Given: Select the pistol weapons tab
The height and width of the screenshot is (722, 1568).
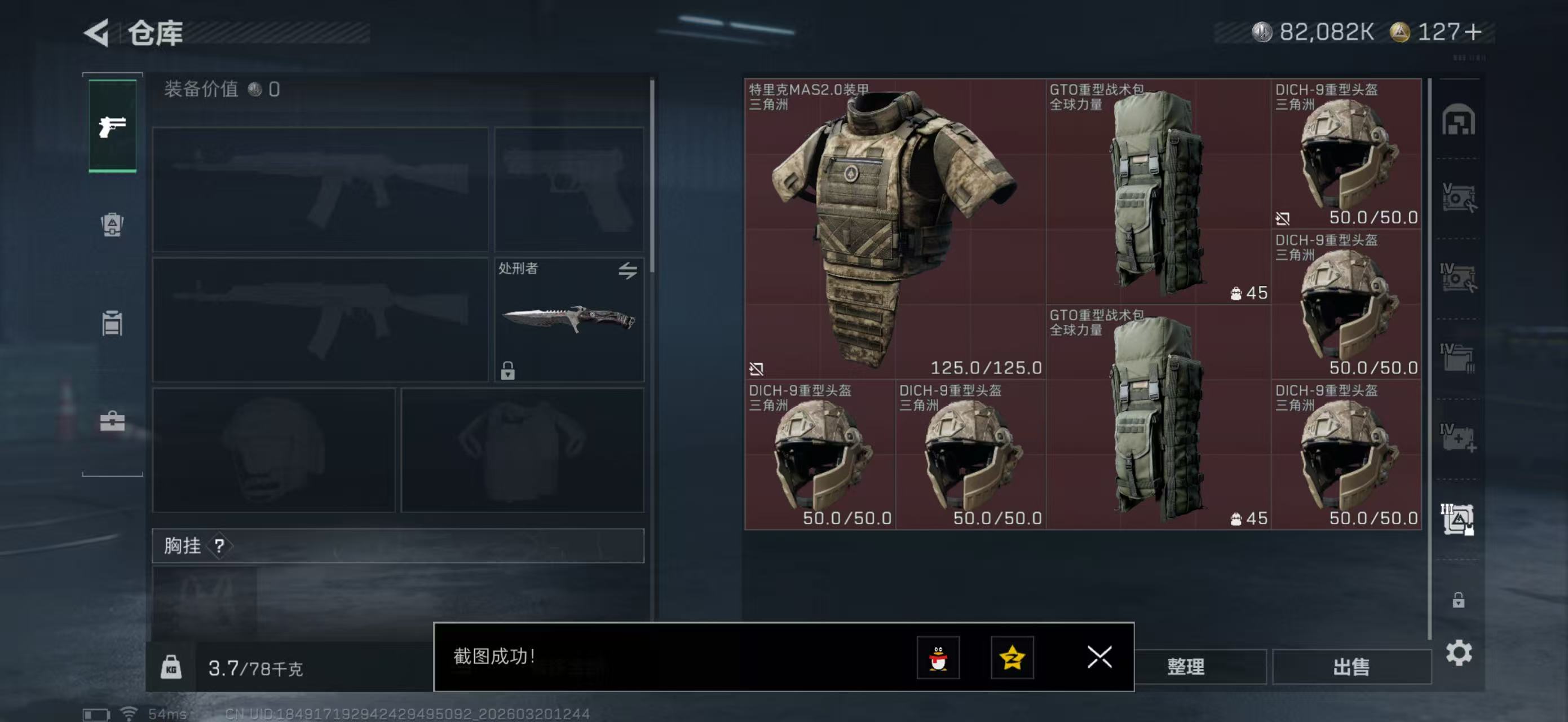Looking at the screenshot, I should point(113,126).
